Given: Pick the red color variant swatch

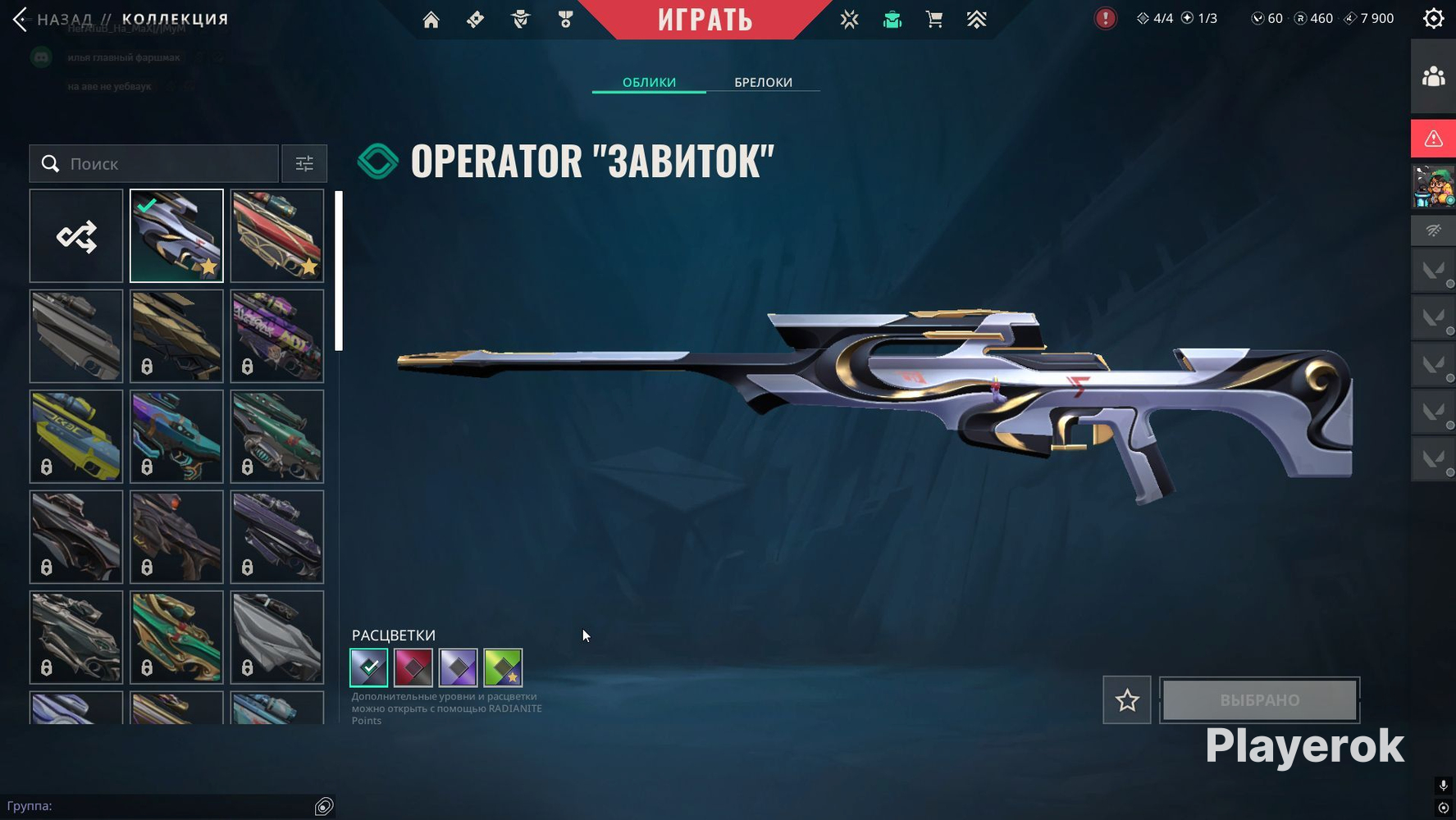Looking at the screenshot, I should (x=413, y=667).
